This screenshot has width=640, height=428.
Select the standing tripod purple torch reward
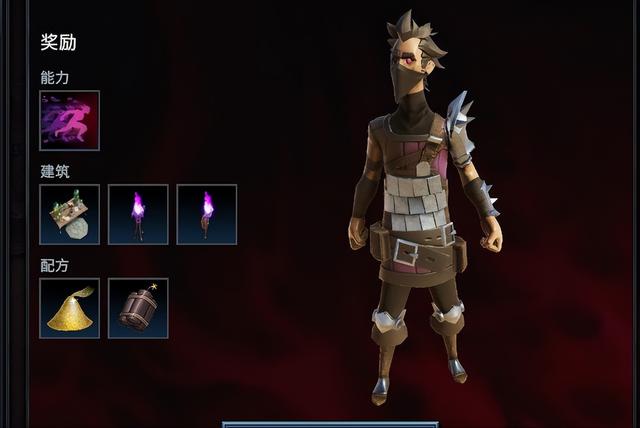point(138,214)
